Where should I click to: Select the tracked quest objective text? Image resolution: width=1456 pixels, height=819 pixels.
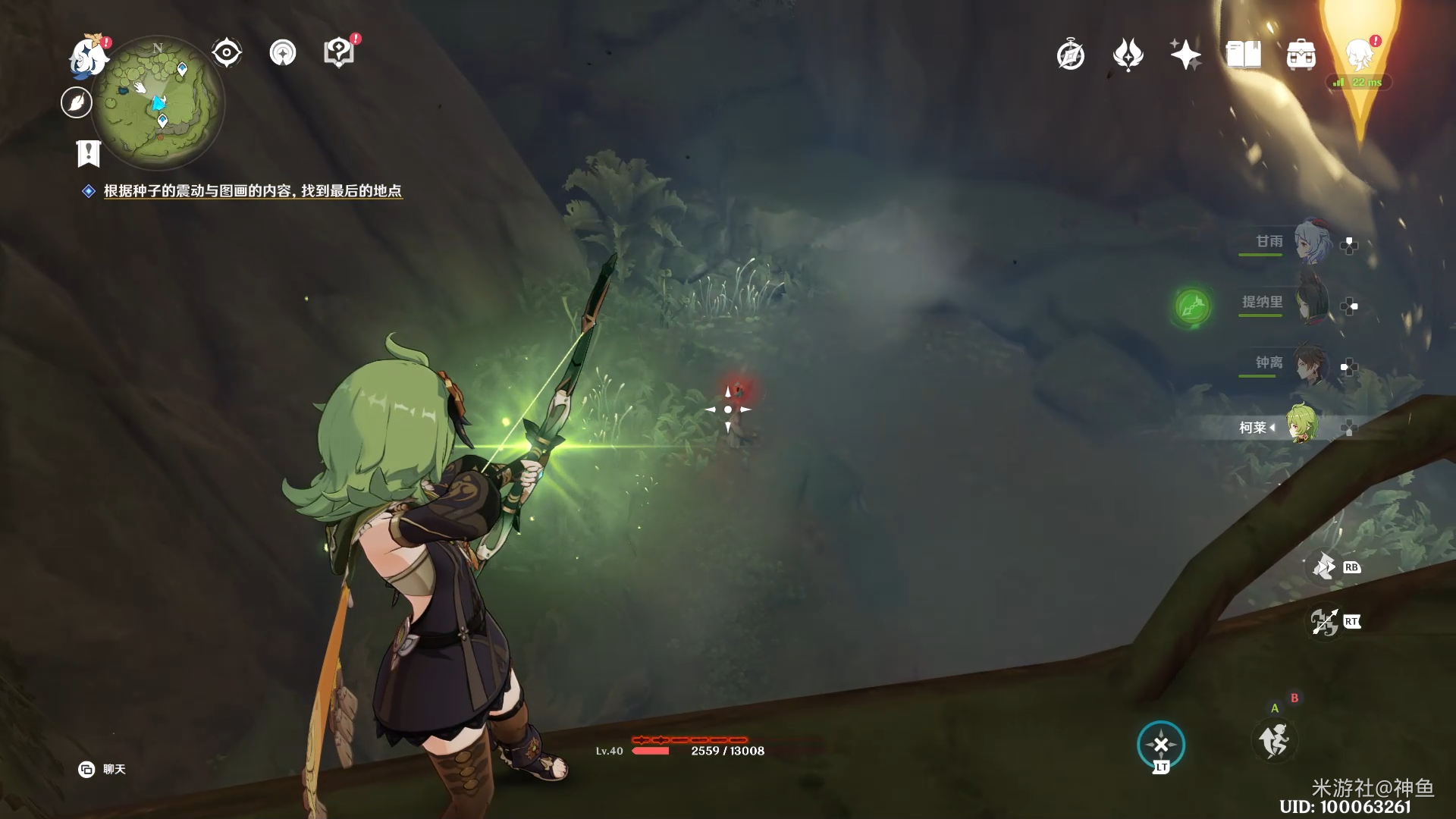pyautogui.click(x=252, y=191)
